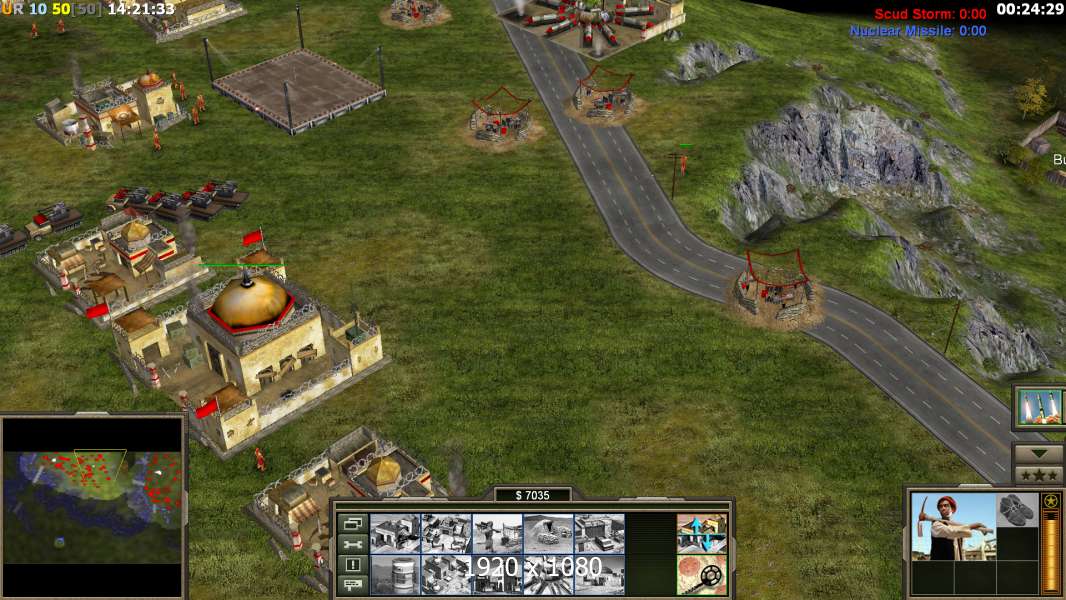Select the Supply Stash build icon
1066x600 pixels.
(394, 533)
